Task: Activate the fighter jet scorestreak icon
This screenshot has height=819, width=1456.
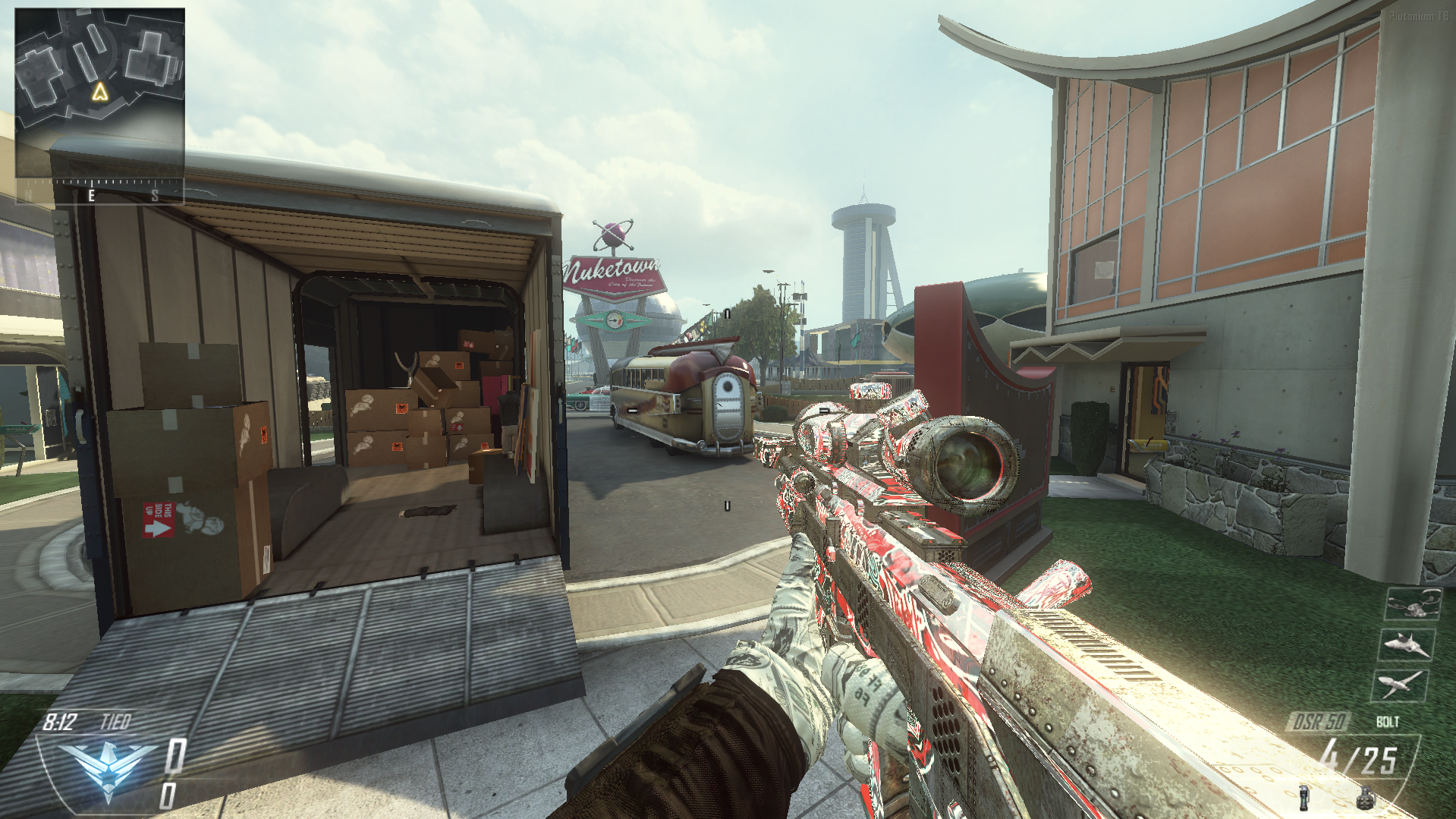Action: tap(1407, 645)
